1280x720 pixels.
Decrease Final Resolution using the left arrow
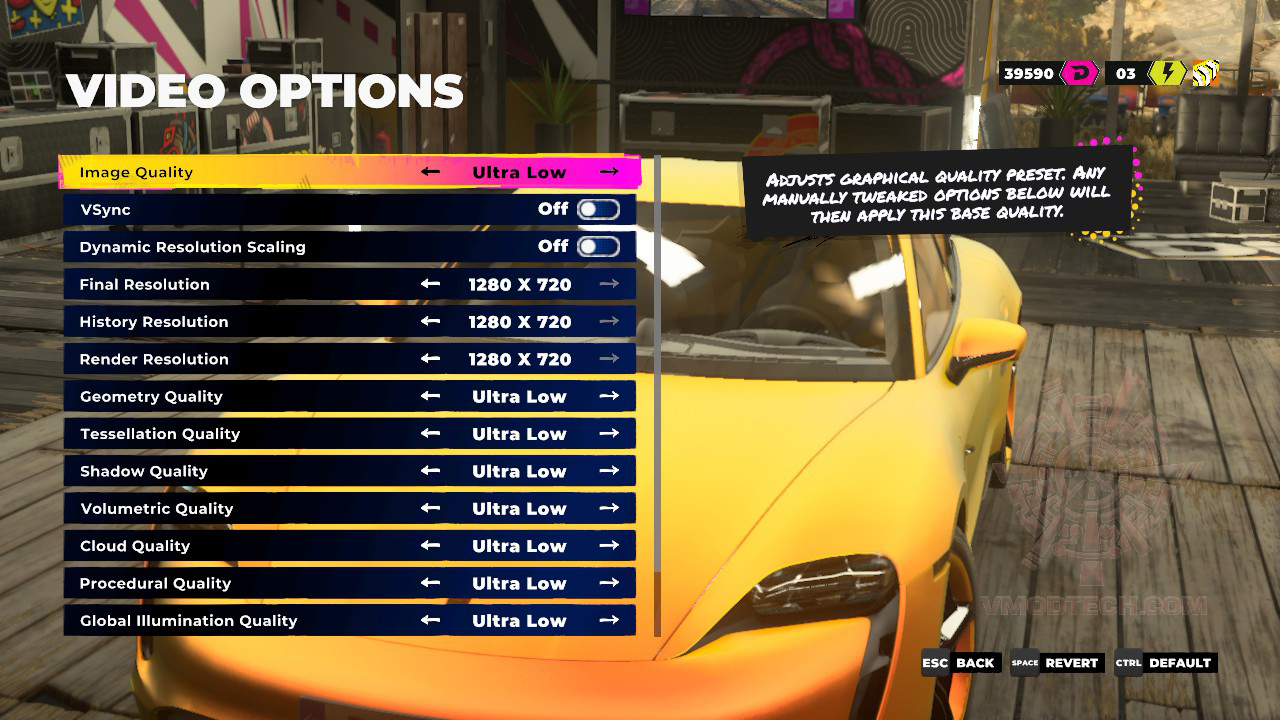coord(431,285)
